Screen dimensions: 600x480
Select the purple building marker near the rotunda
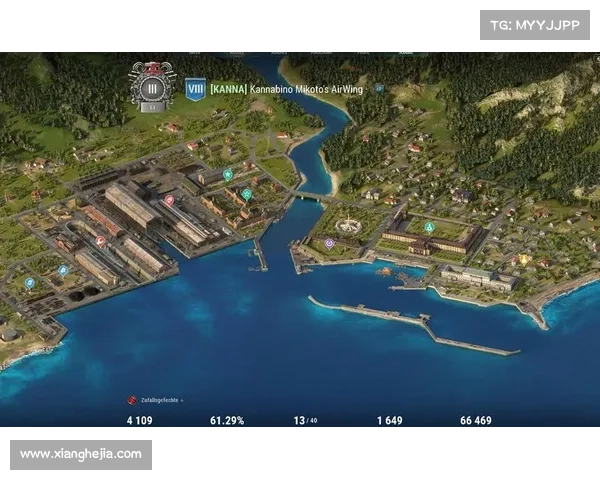point(329,243)
